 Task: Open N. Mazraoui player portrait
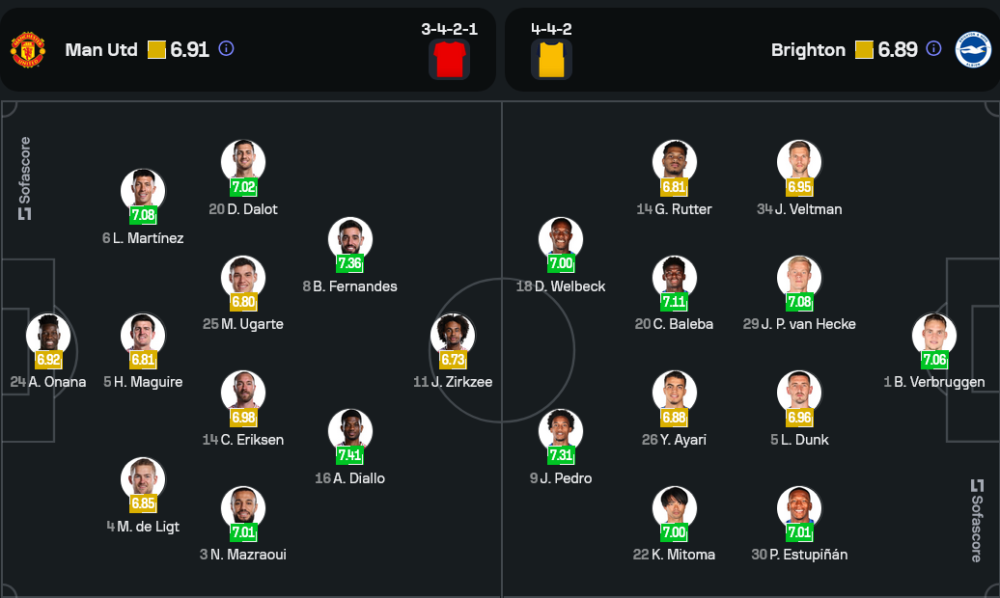click(243, 507)
